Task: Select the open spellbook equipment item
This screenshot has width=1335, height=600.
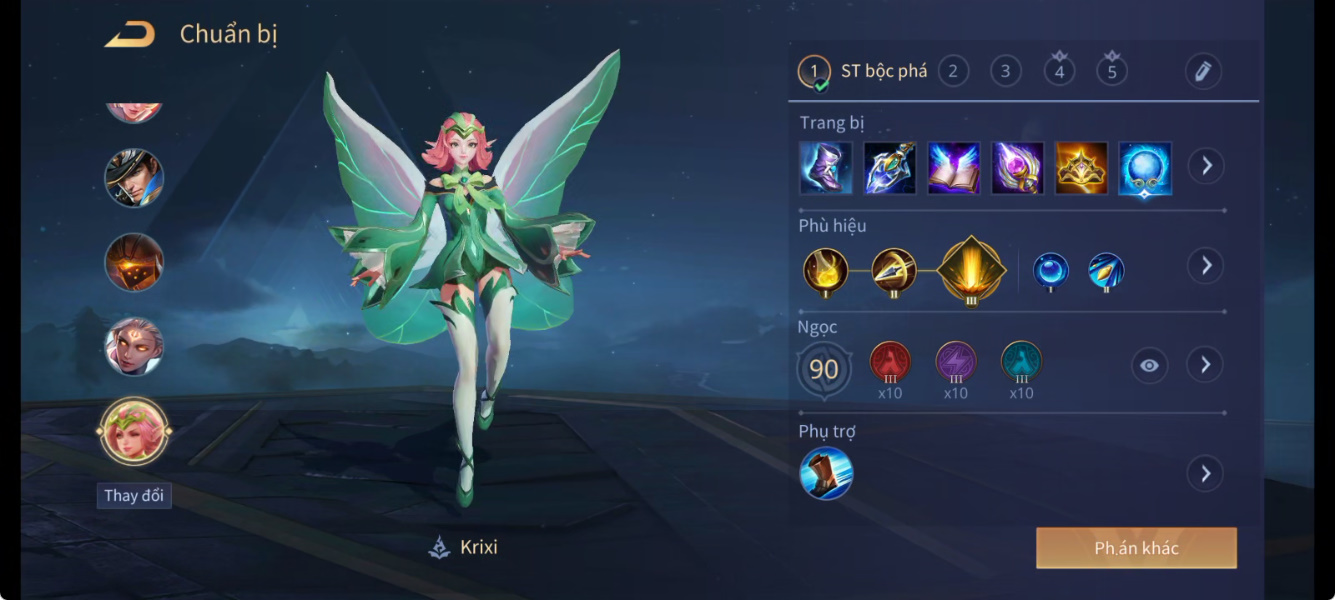Action: click(x=953, y=167)
